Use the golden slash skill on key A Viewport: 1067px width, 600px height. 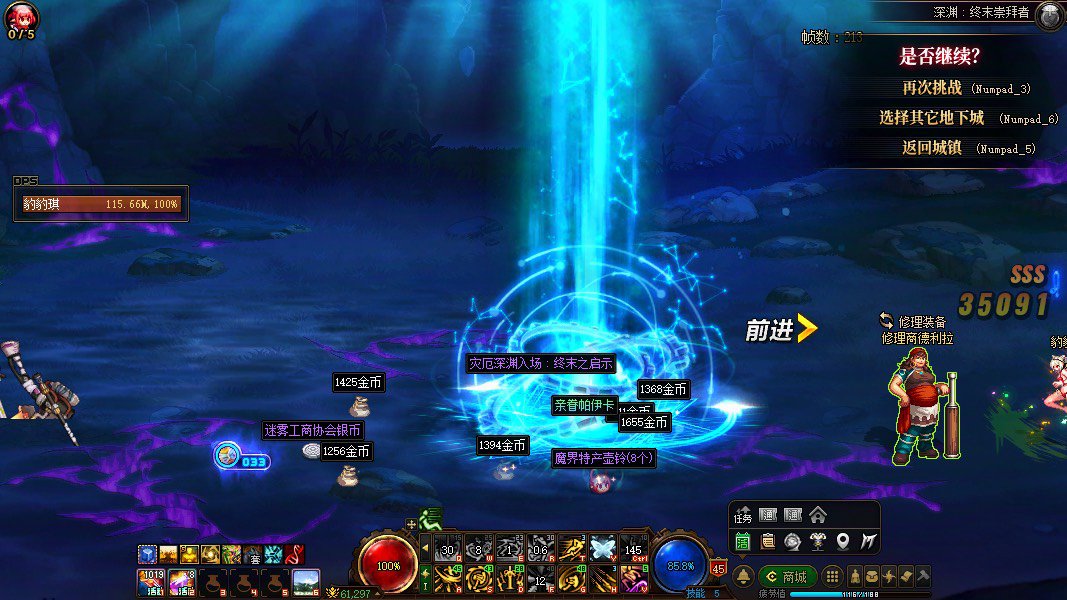tap(448, 577)
